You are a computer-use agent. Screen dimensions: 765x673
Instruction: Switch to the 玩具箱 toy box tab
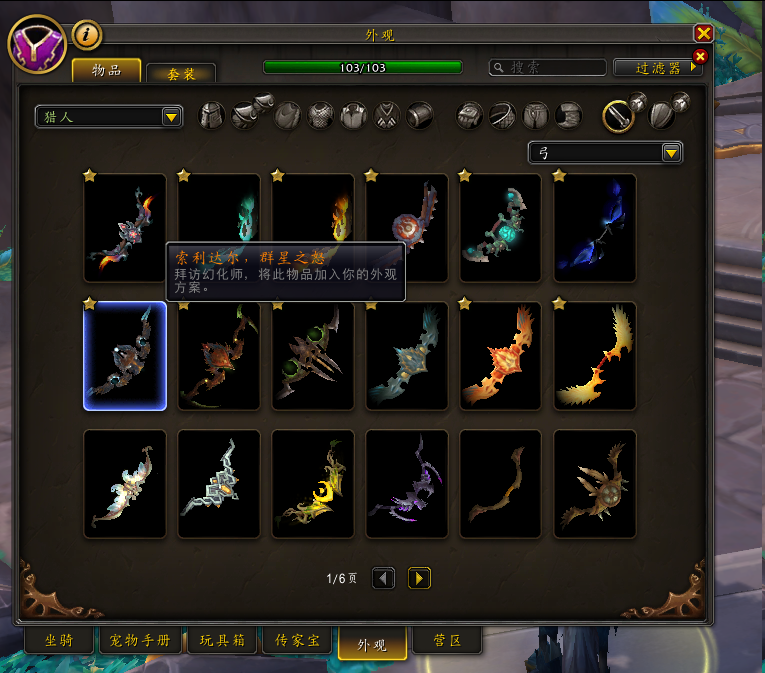pos(221,641)
